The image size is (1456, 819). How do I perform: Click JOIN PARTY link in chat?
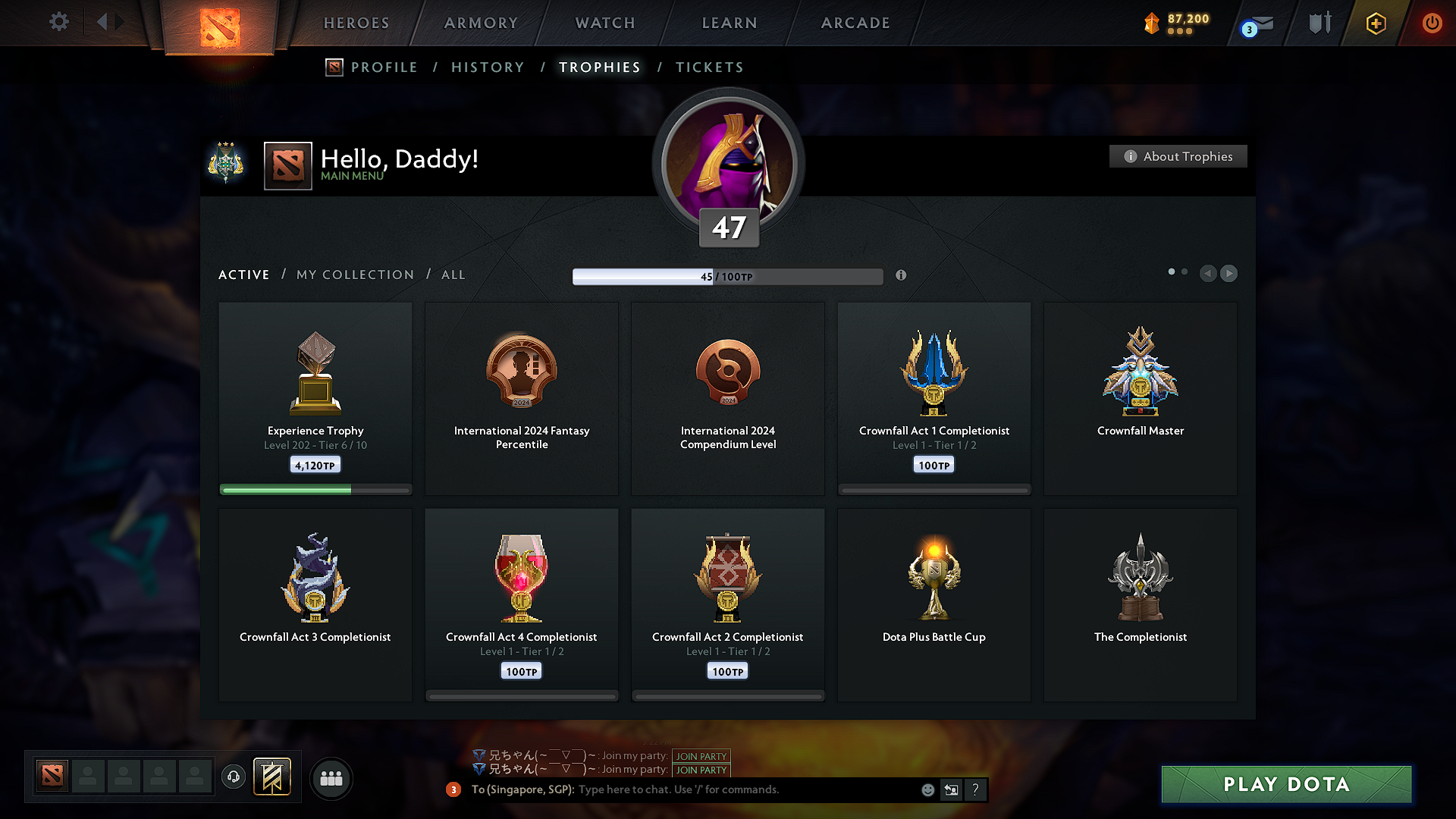[701, 756]
